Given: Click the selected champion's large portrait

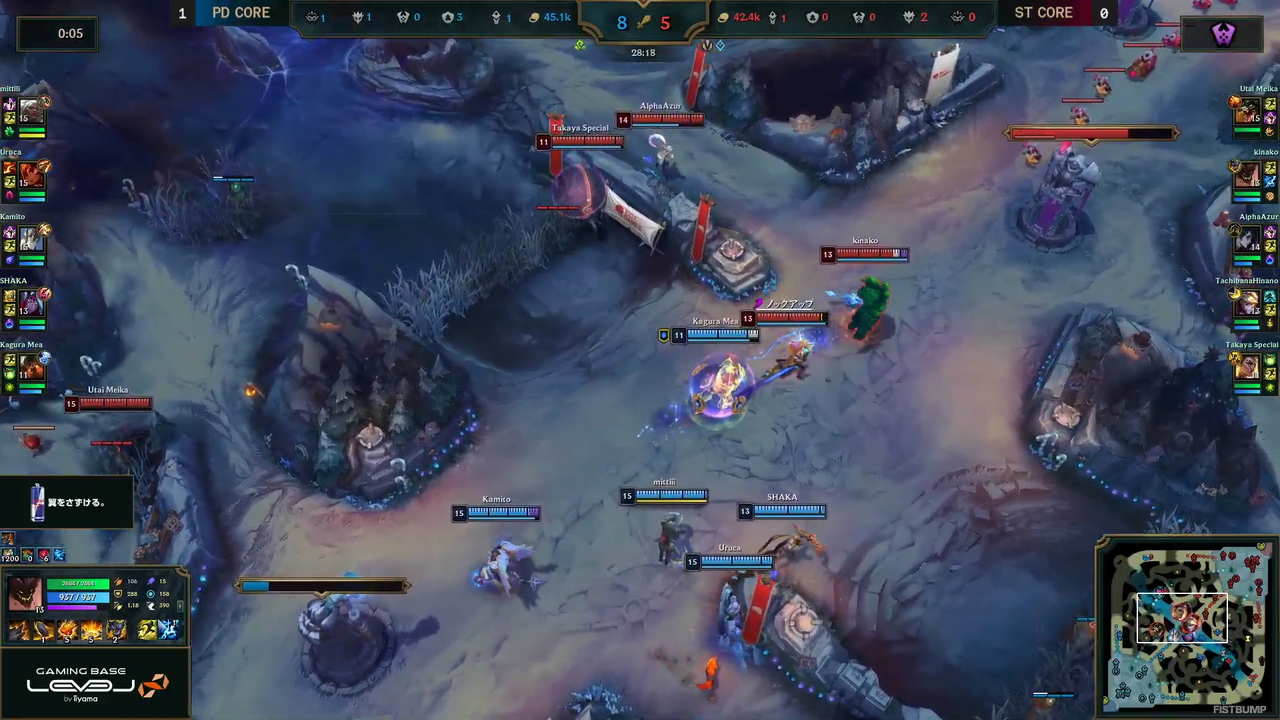Looking at the screenshot, I should coord(25,594).
